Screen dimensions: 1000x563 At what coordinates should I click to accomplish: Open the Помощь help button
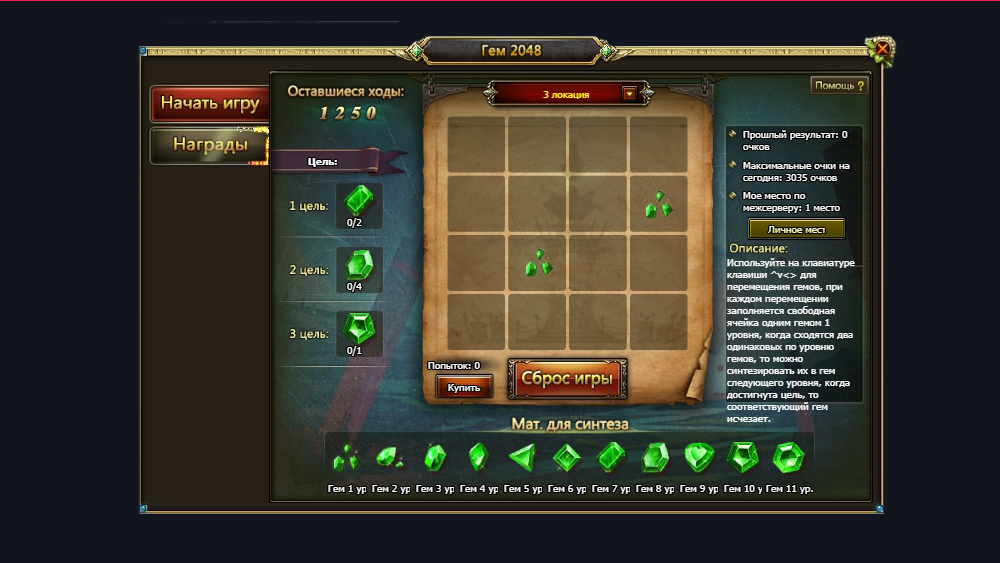tap(838, 86)
